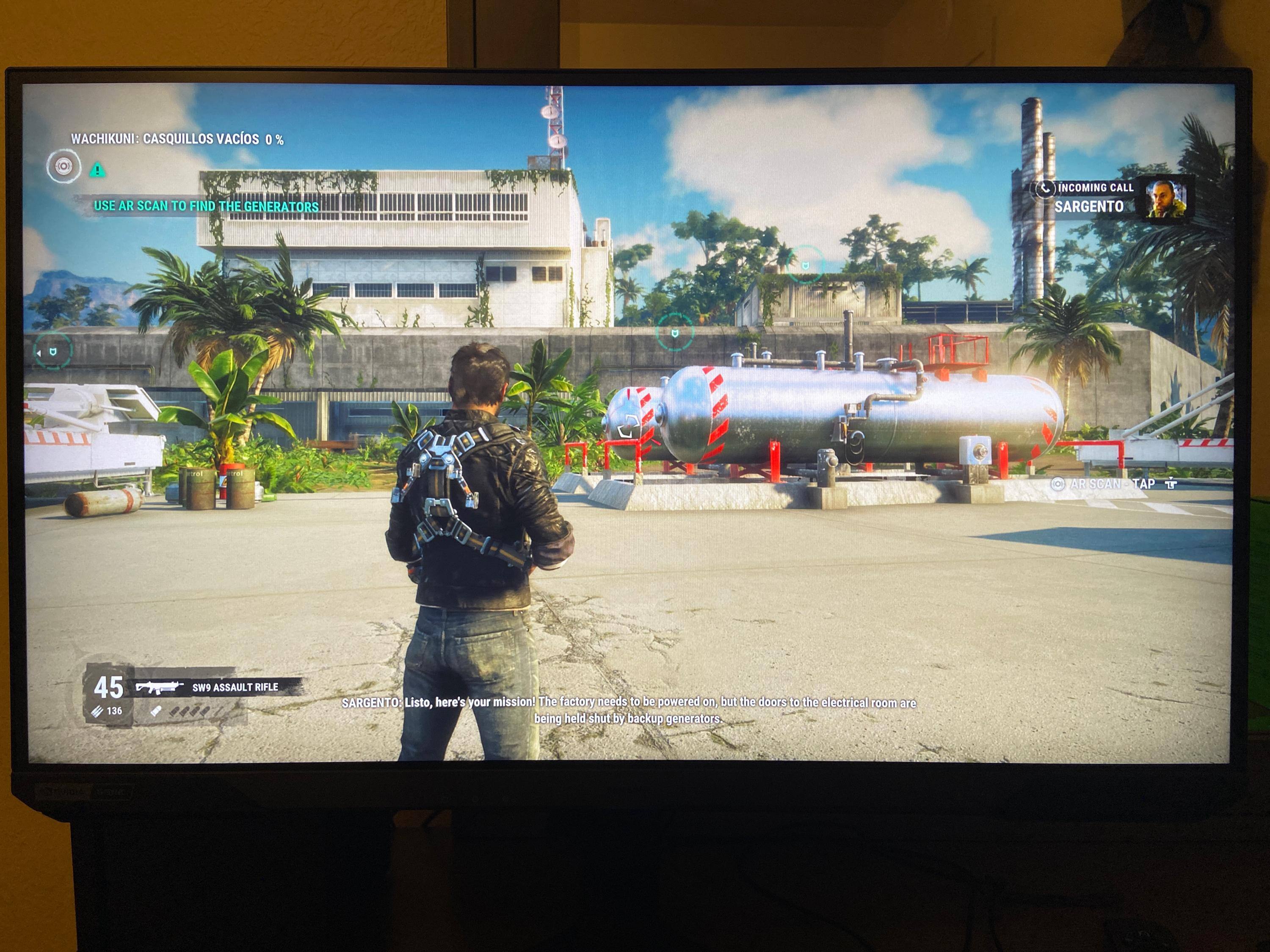Answer the incoming call from Sargento
The width and height of the screenshot is (1270, 952).
point(1045,188)
